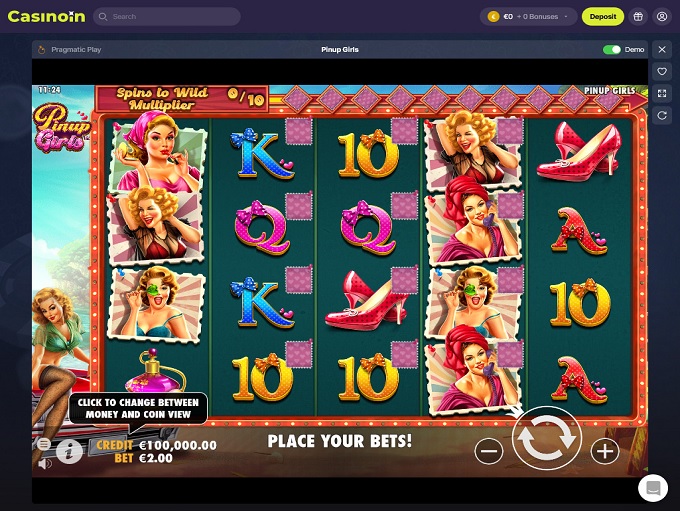Spin the reels with the circular arrows button
Viewport: 680px width, 511px height.
point(547,440)
